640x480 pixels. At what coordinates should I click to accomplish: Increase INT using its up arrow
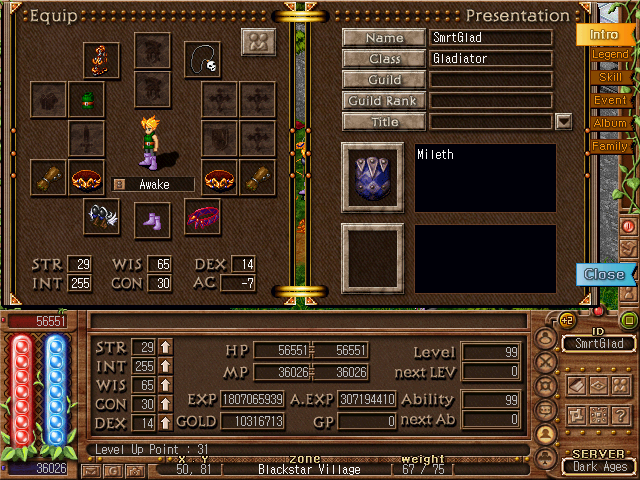point(166,366)
